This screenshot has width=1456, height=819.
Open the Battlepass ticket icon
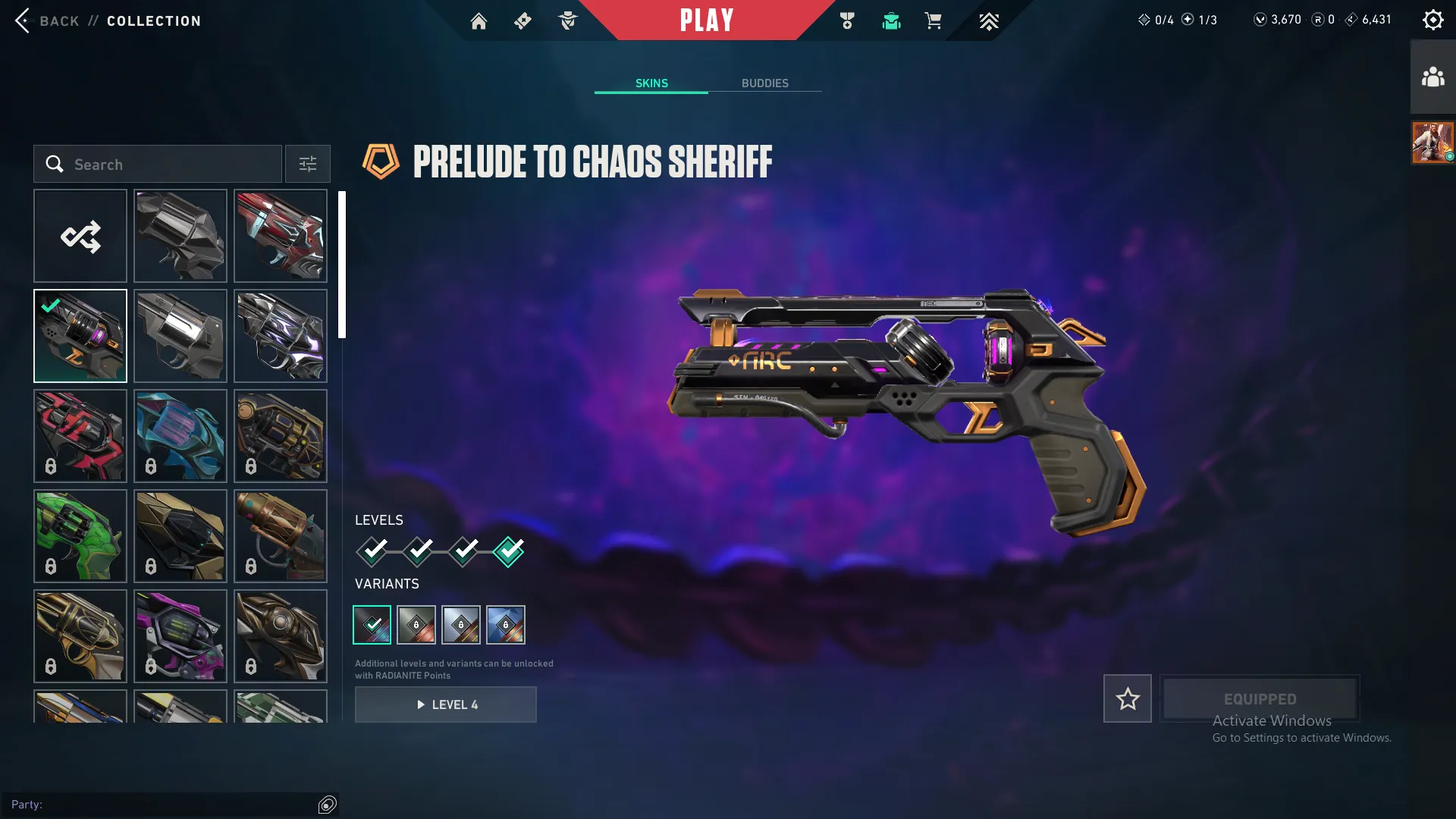(x=522, y=20)
